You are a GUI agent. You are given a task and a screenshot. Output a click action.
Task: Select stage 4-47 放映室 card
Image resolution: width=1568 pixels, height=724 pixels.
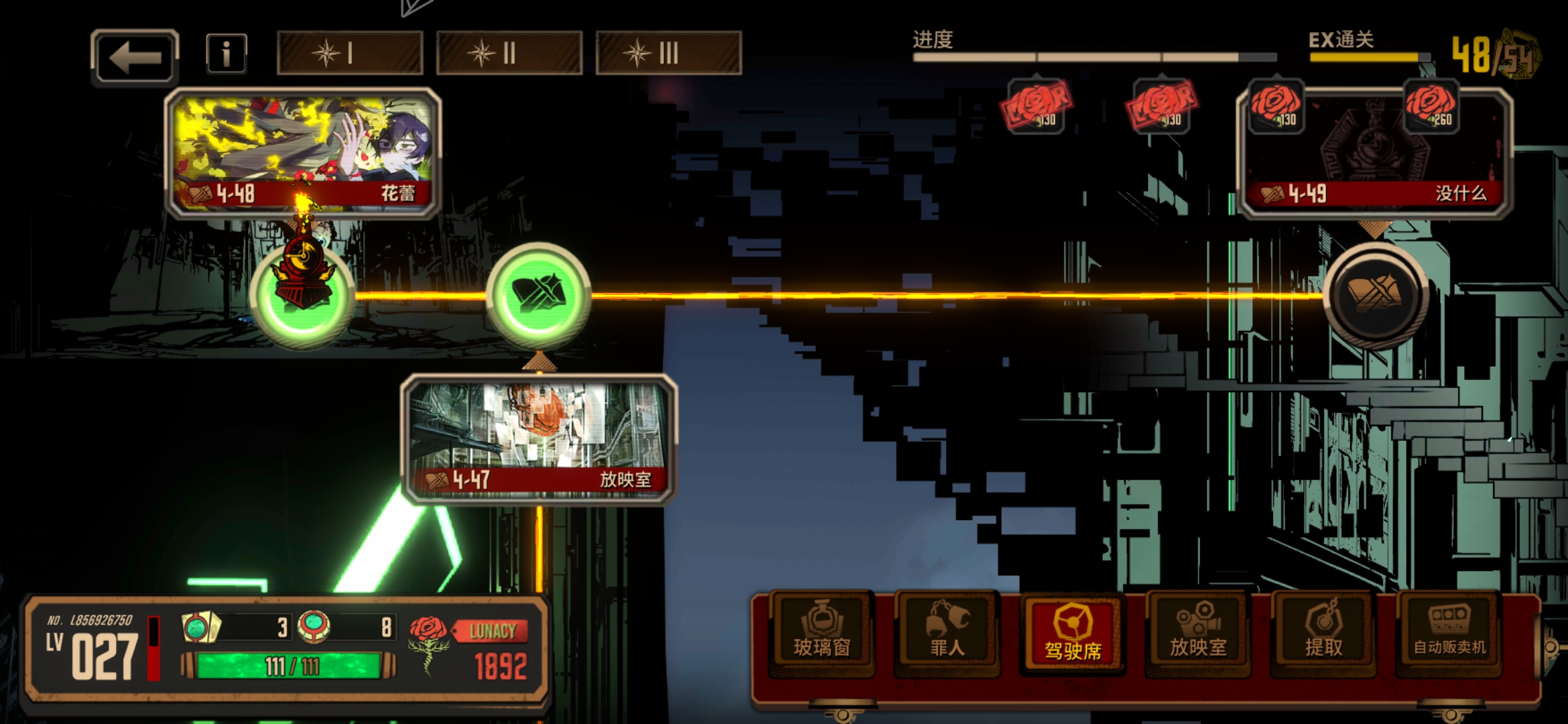(539, 439)
